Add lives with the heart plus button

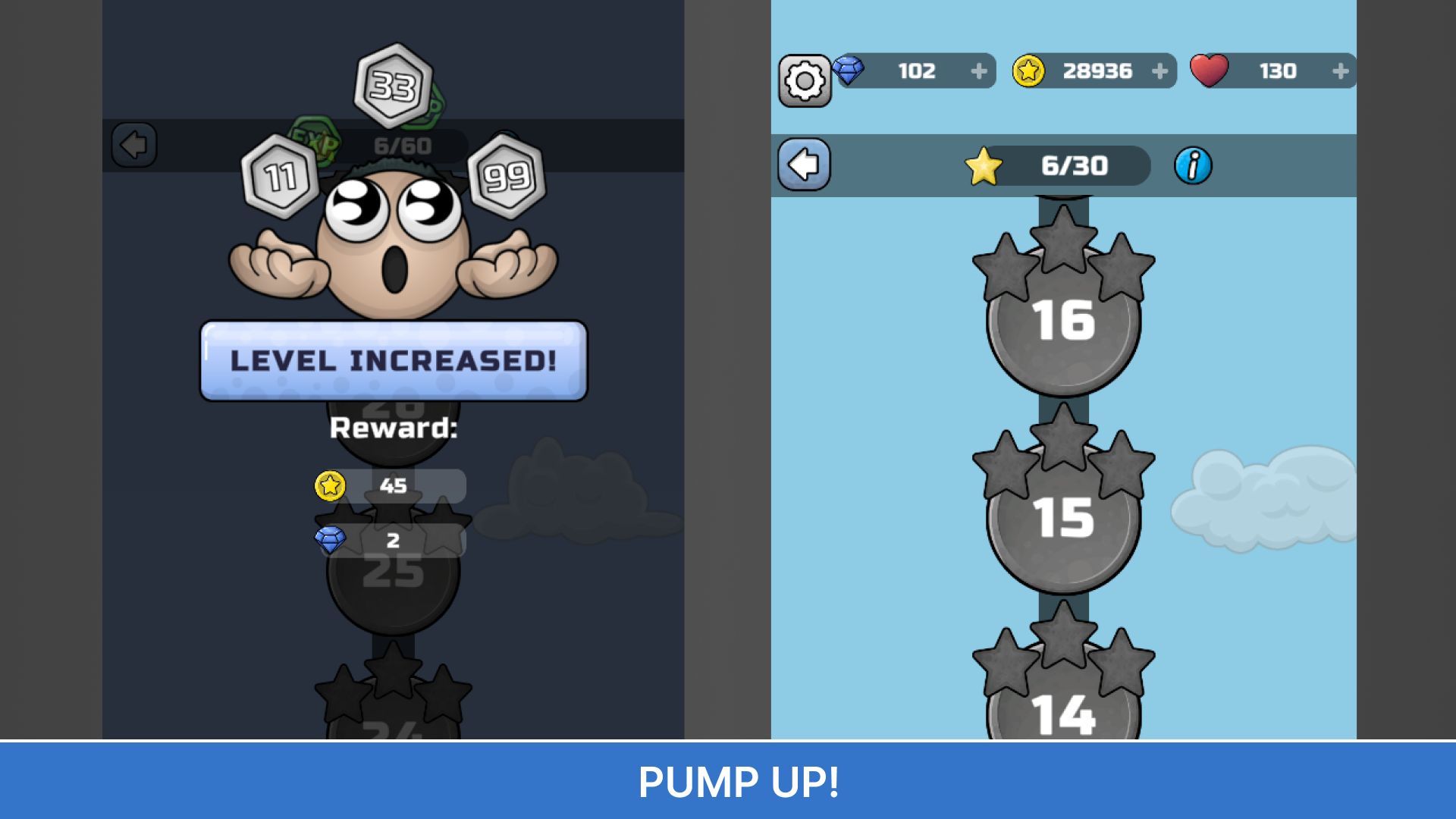(1342, 71)
